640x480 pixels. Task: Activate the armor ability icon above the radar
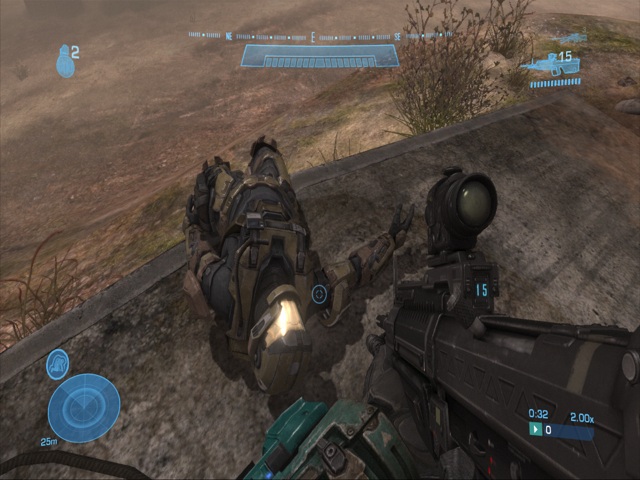click(58, 364)
